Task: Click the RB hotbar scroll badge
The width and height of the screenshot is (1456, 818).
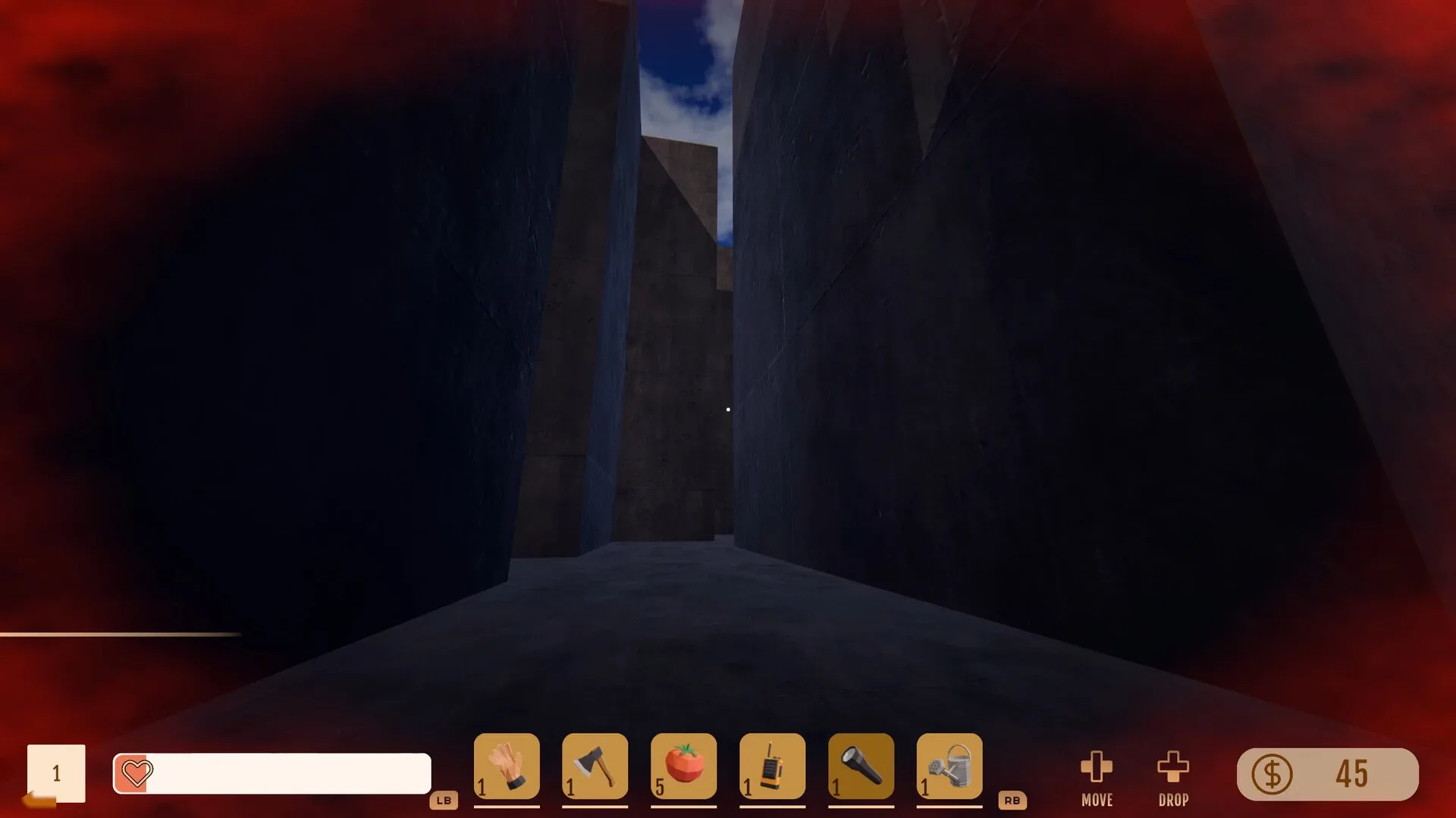Action: pos(1014,800)
